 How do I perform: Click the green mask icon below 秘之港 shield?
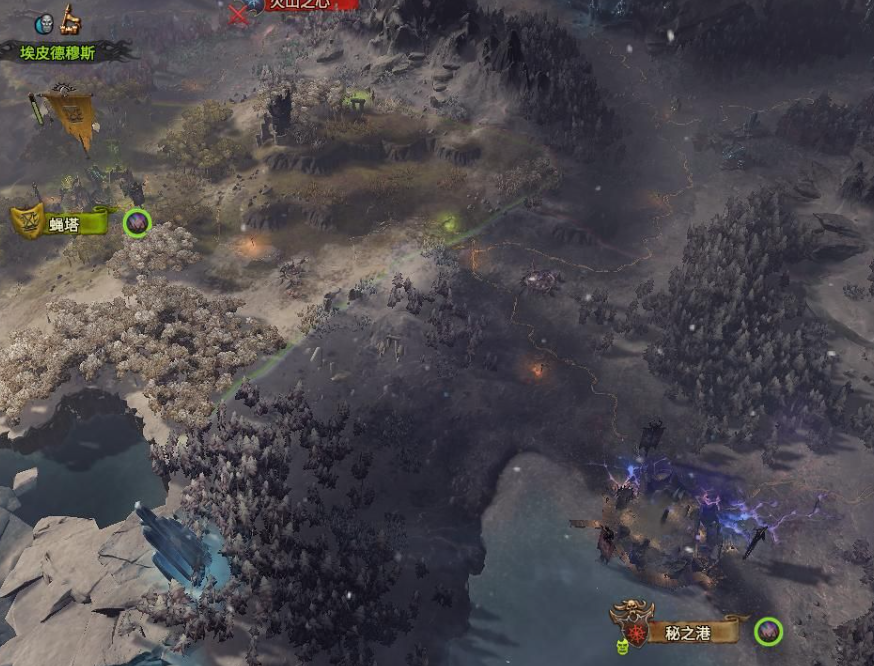point(620,648)
